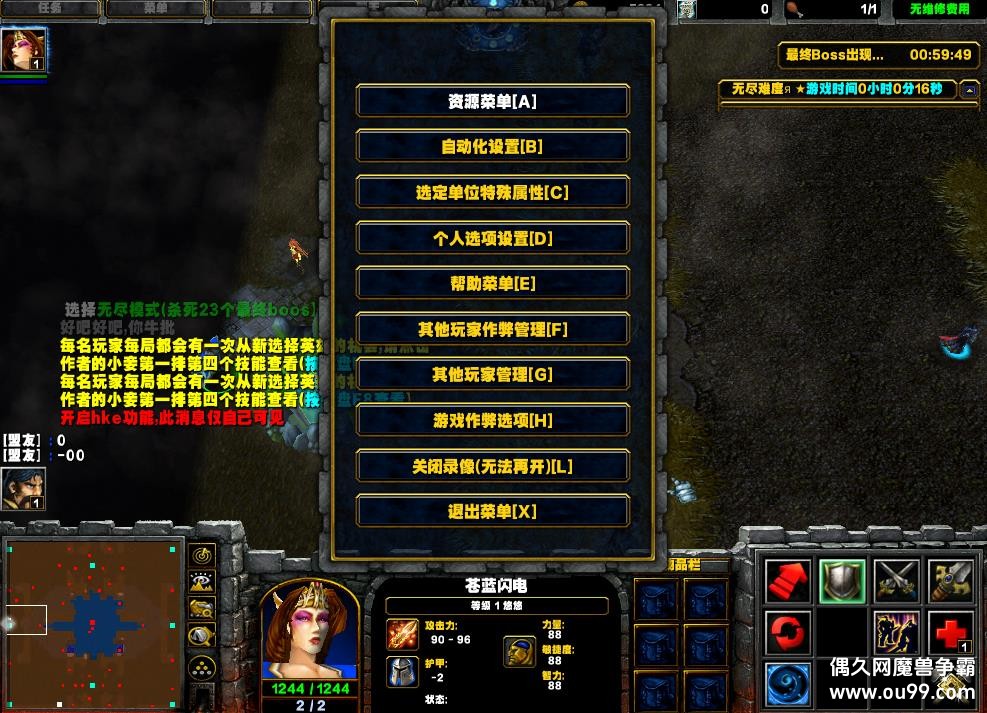Image resolution: width=987 pixels, height=713 pixels.
Task: Exit the menu with 退出菜单[X]
Action: (492, 512)
